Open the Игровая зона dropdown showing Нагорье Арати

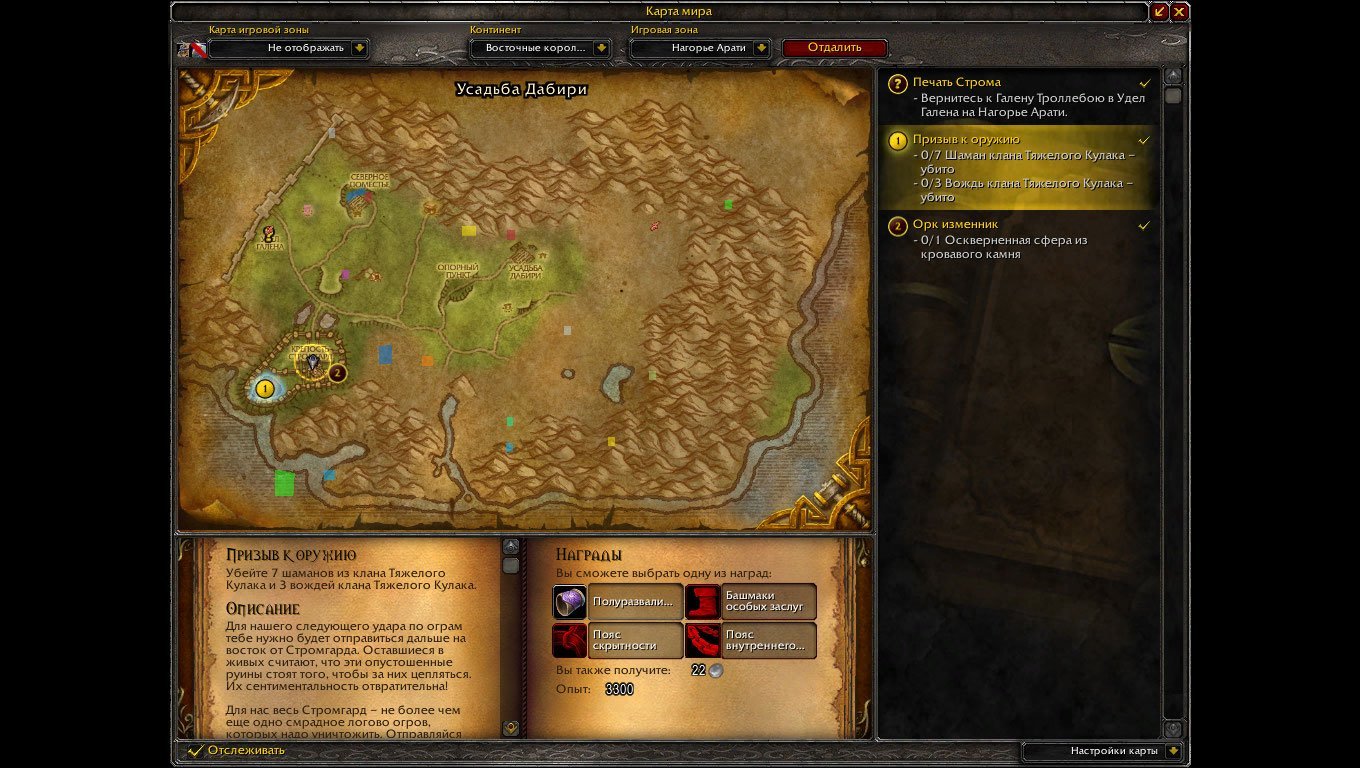[x=762, y=48]
